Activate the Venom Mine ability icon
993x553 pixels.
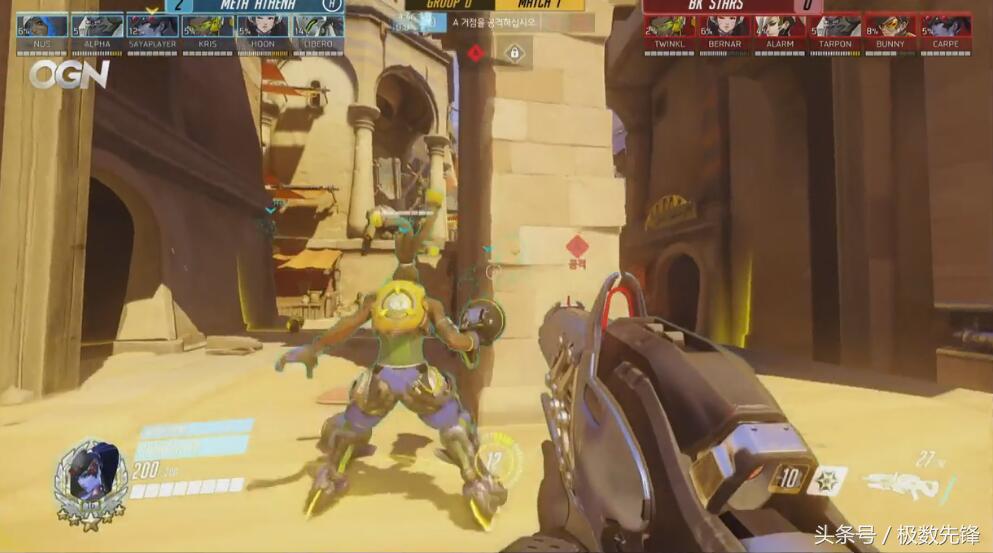827,479
